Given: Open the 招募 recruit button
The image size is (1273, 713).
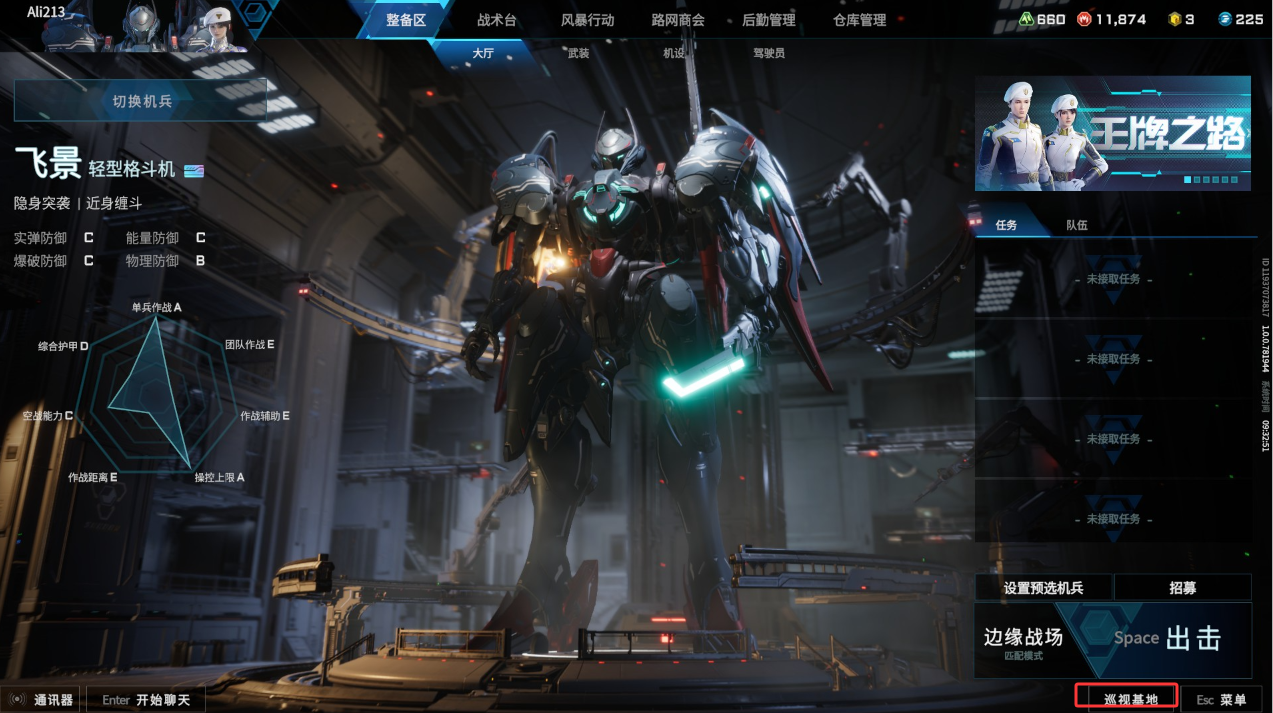Looking at the screenshot, I should click(1182, 588).
